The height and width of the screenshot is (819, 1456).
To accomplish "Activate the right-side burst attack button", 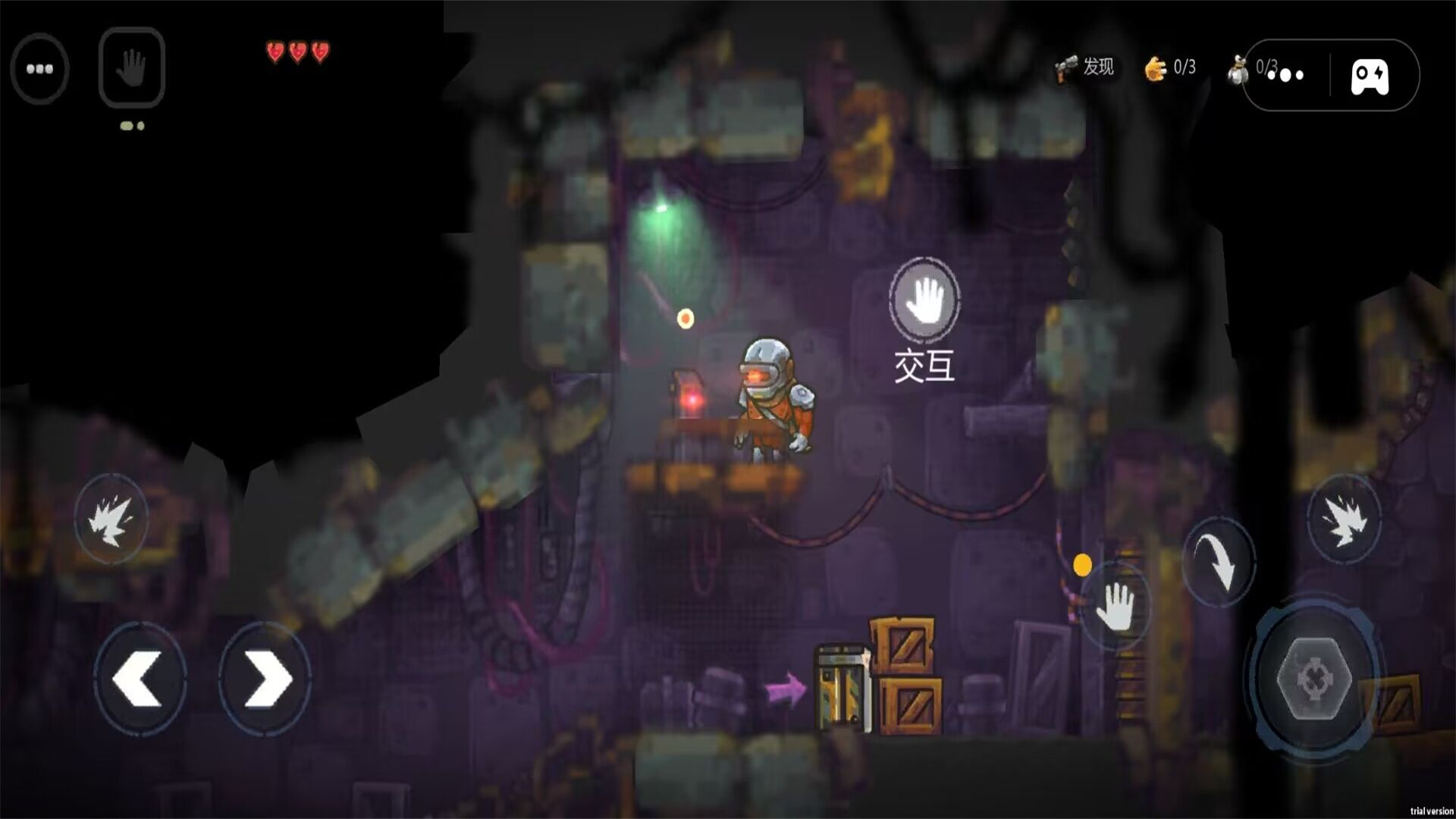I will [x=1344, y=519].
